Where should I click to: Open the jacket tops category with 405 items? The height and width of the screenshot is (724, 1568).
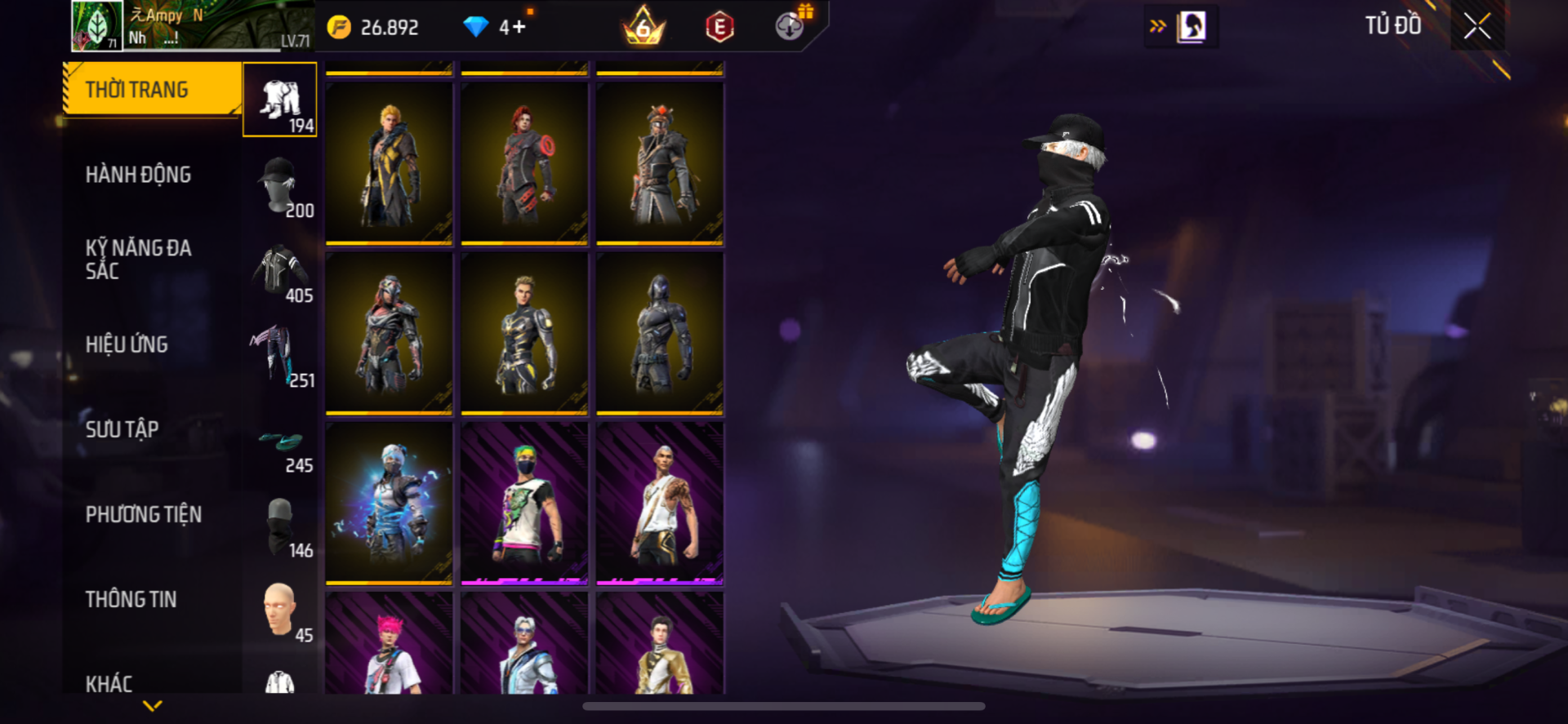tap(280, 270)
